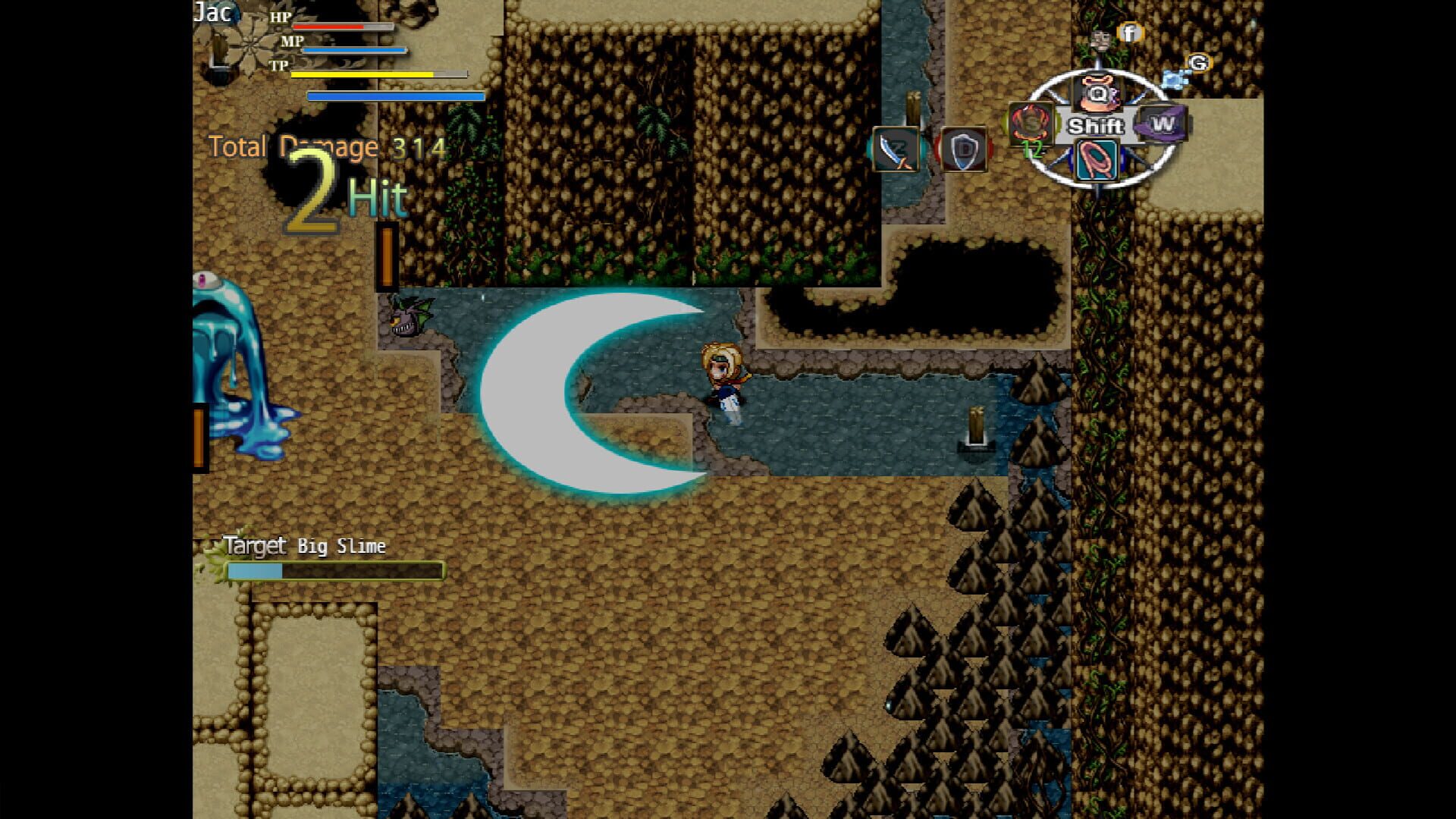Select the W purple hat skill icon

click(1161, 124)
